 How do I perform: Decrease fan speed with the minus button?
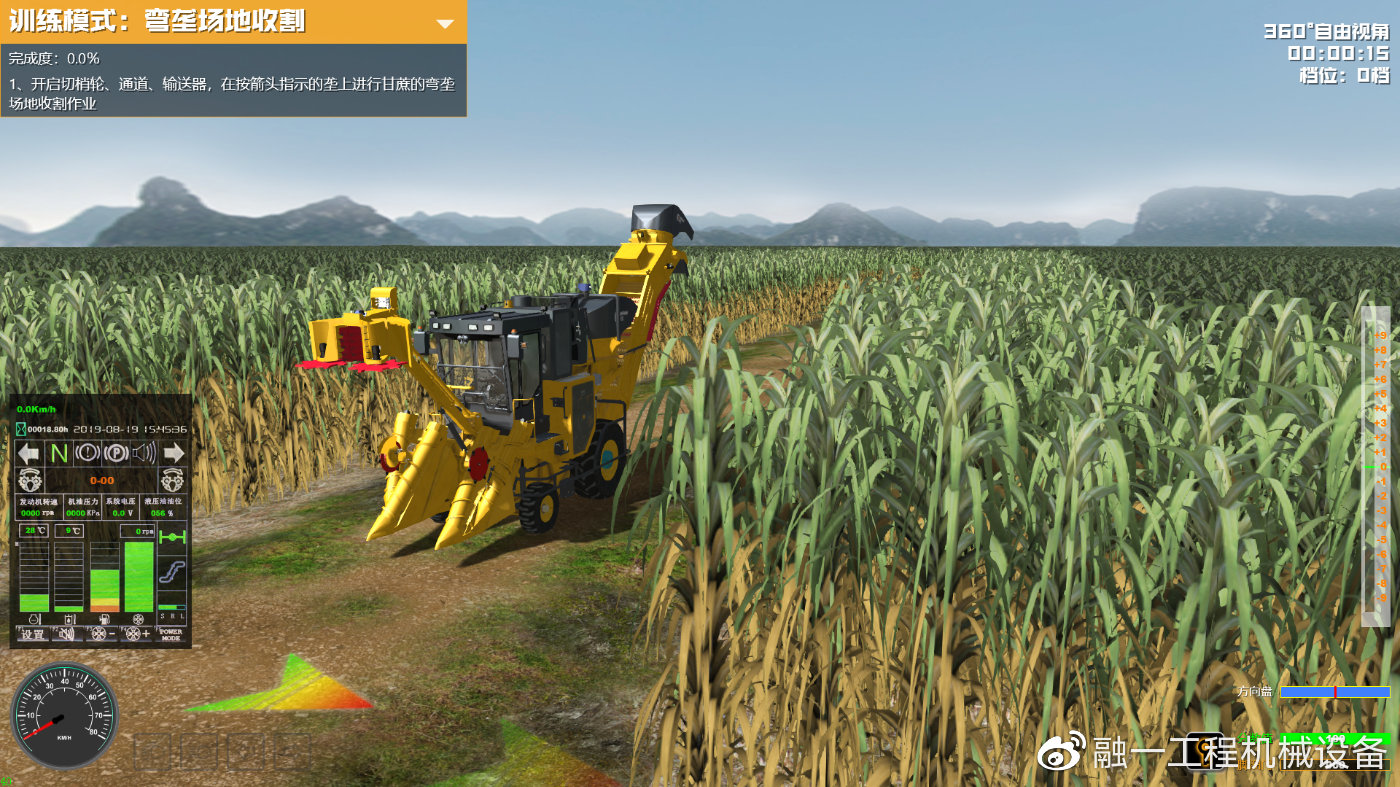(102, 634)
